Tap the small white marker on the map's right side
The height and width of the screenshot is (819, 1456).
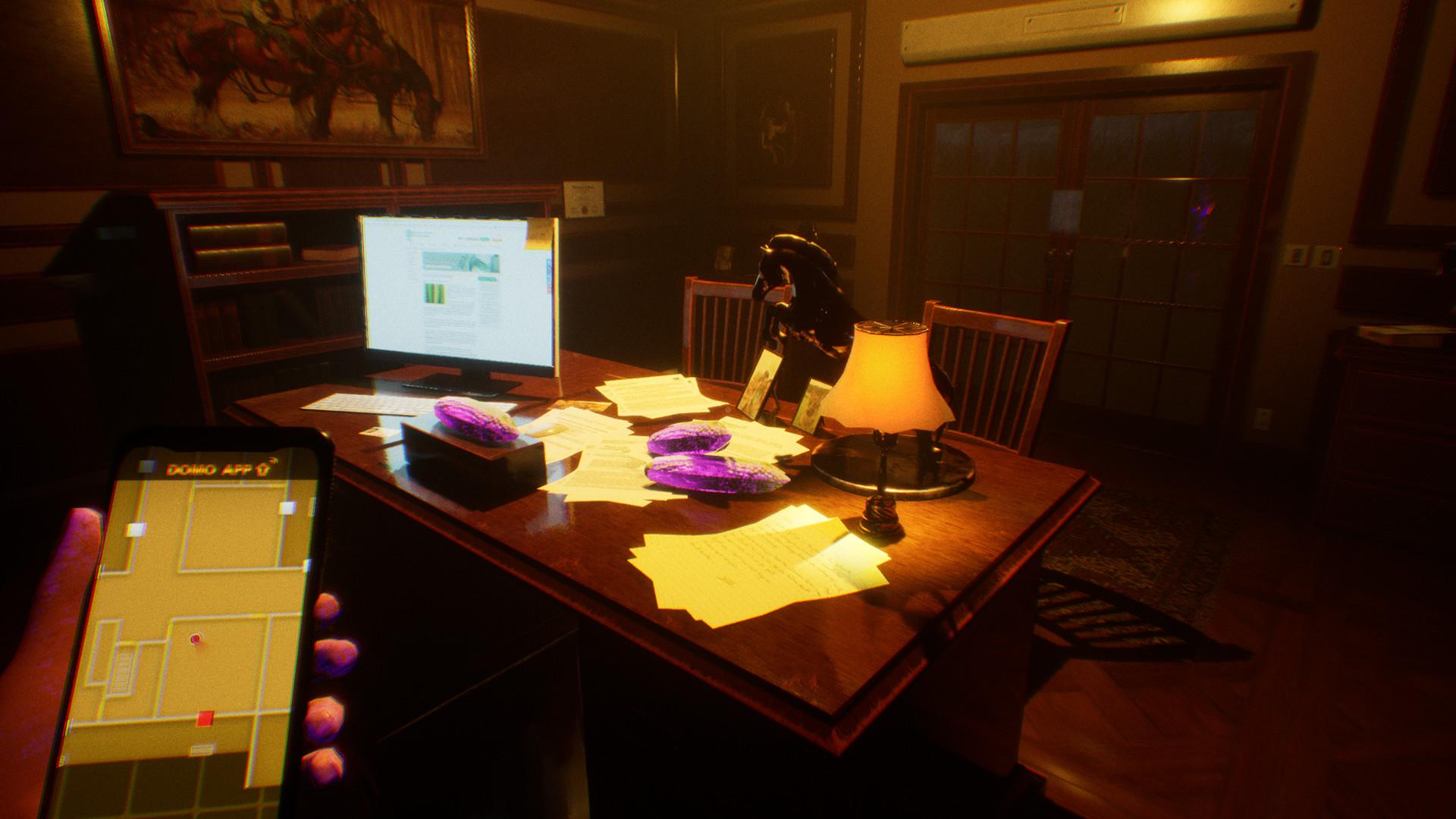point(307,565)
